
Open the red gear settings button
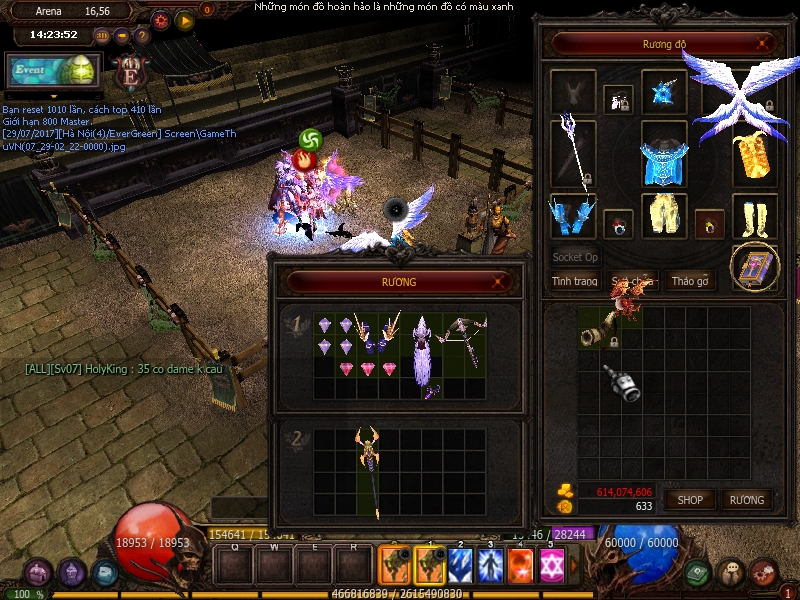161,20
